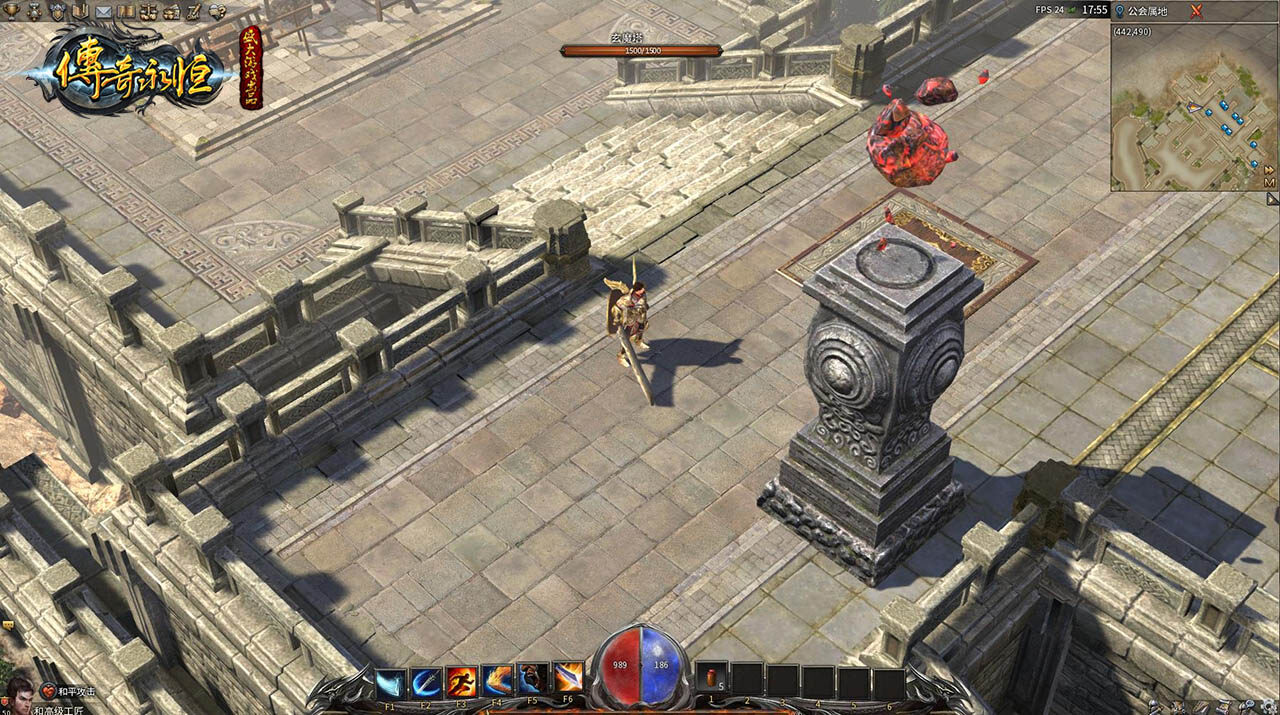Trigger the F4 flaming sword skill
This screenshot has height=715, width=1280.
click(497, 680)
